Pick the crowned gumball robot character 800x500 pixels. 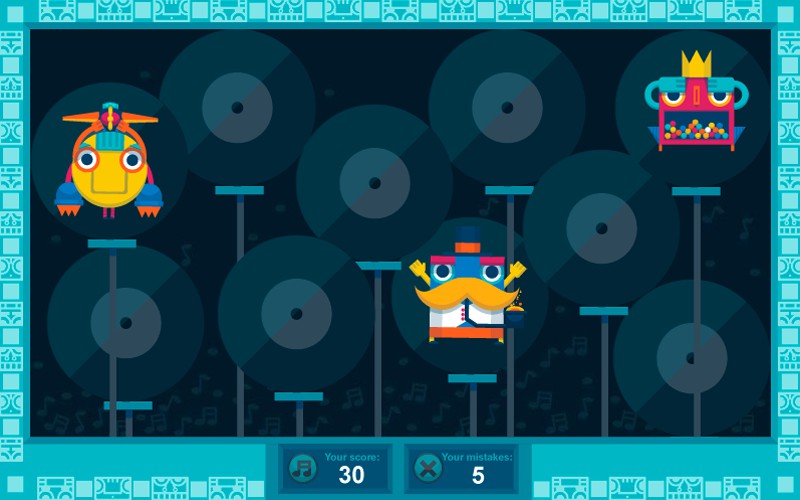point(697,107)
